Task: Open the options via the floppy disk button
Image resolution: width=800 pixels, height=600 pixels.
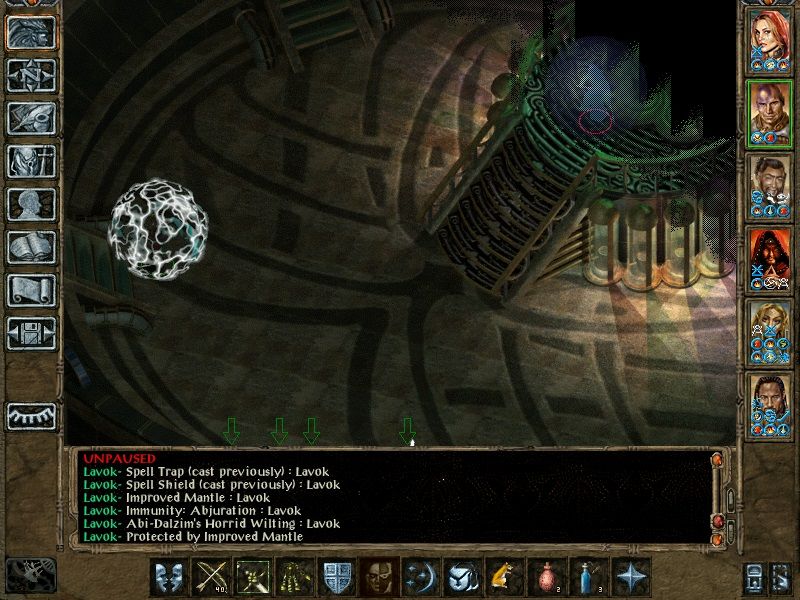Action: [x=31, y=332]
